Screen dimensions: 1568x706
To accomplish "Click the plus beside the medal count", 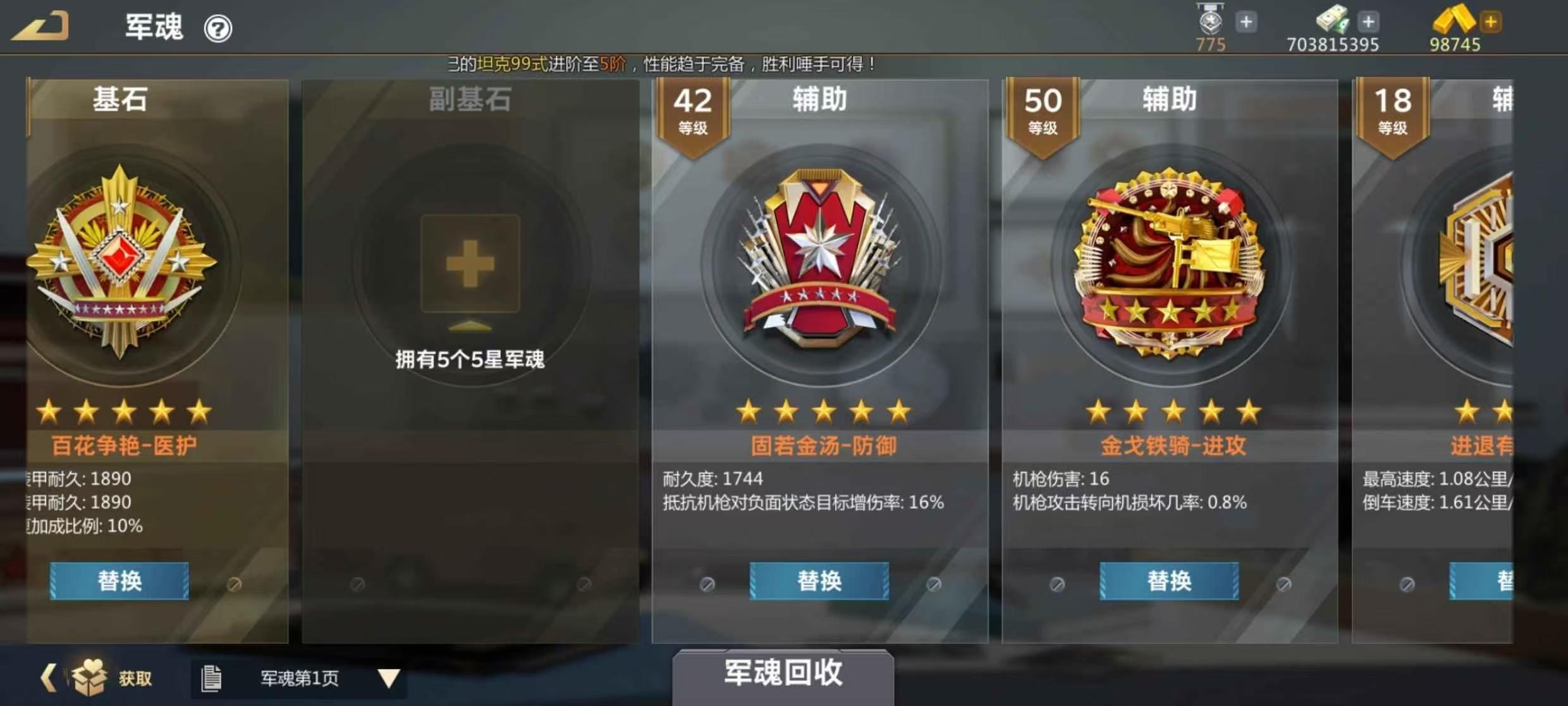I will click(1246, 21).
